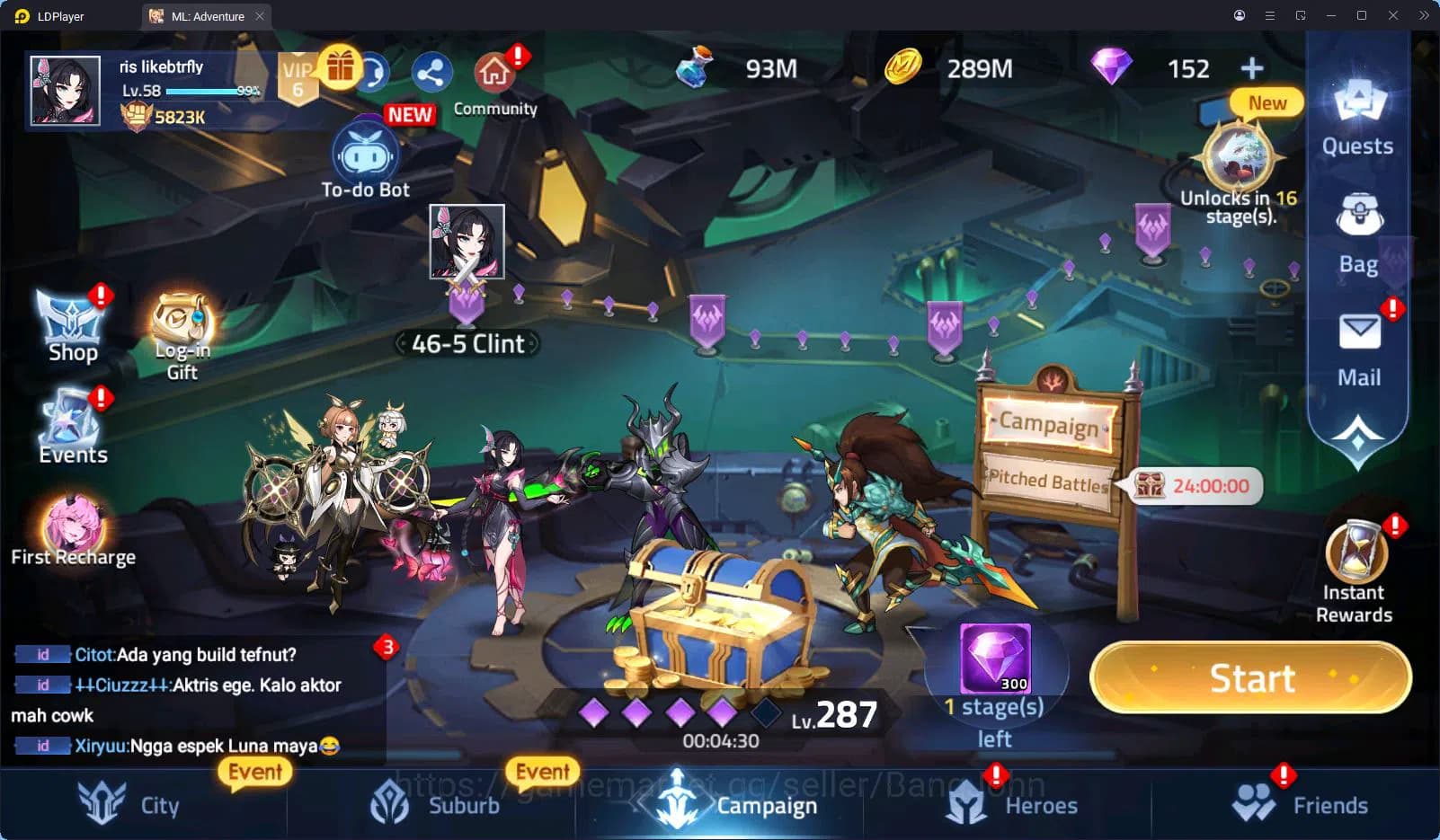Click the plus to buy more diamonds

[x=1251, y=67]
